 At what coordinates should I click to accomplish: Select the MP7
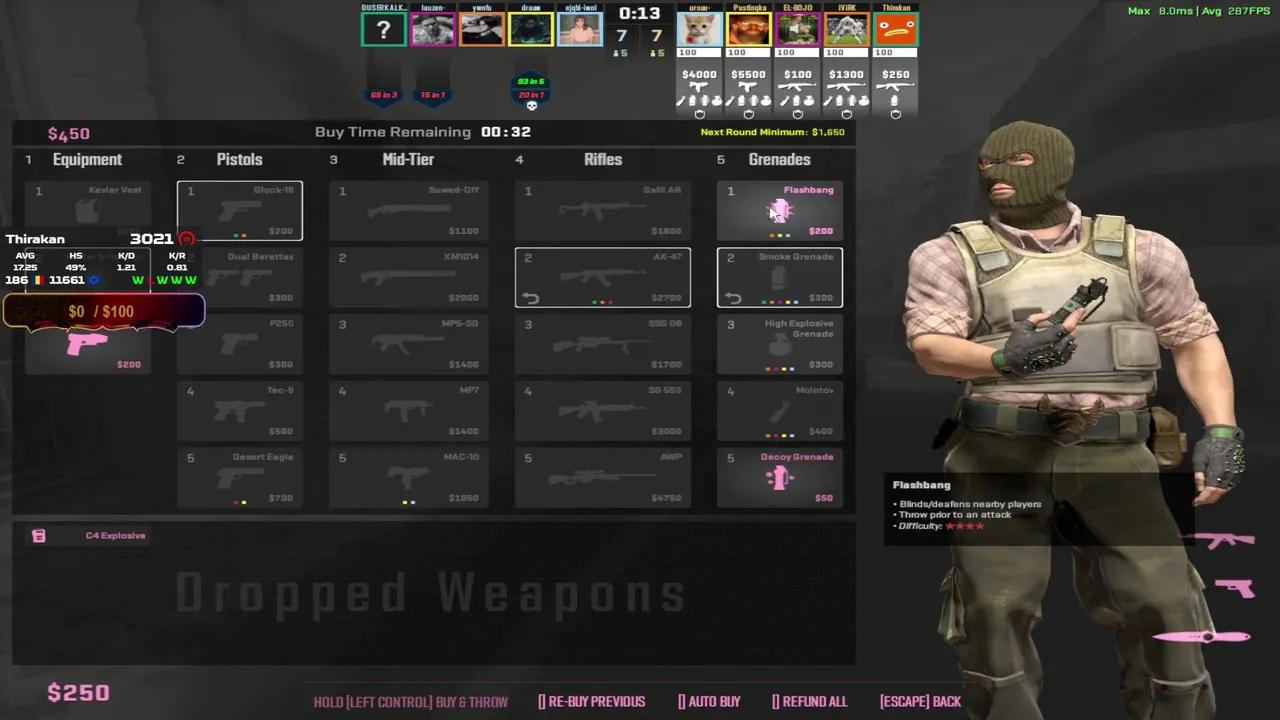[x=408, y=410]
